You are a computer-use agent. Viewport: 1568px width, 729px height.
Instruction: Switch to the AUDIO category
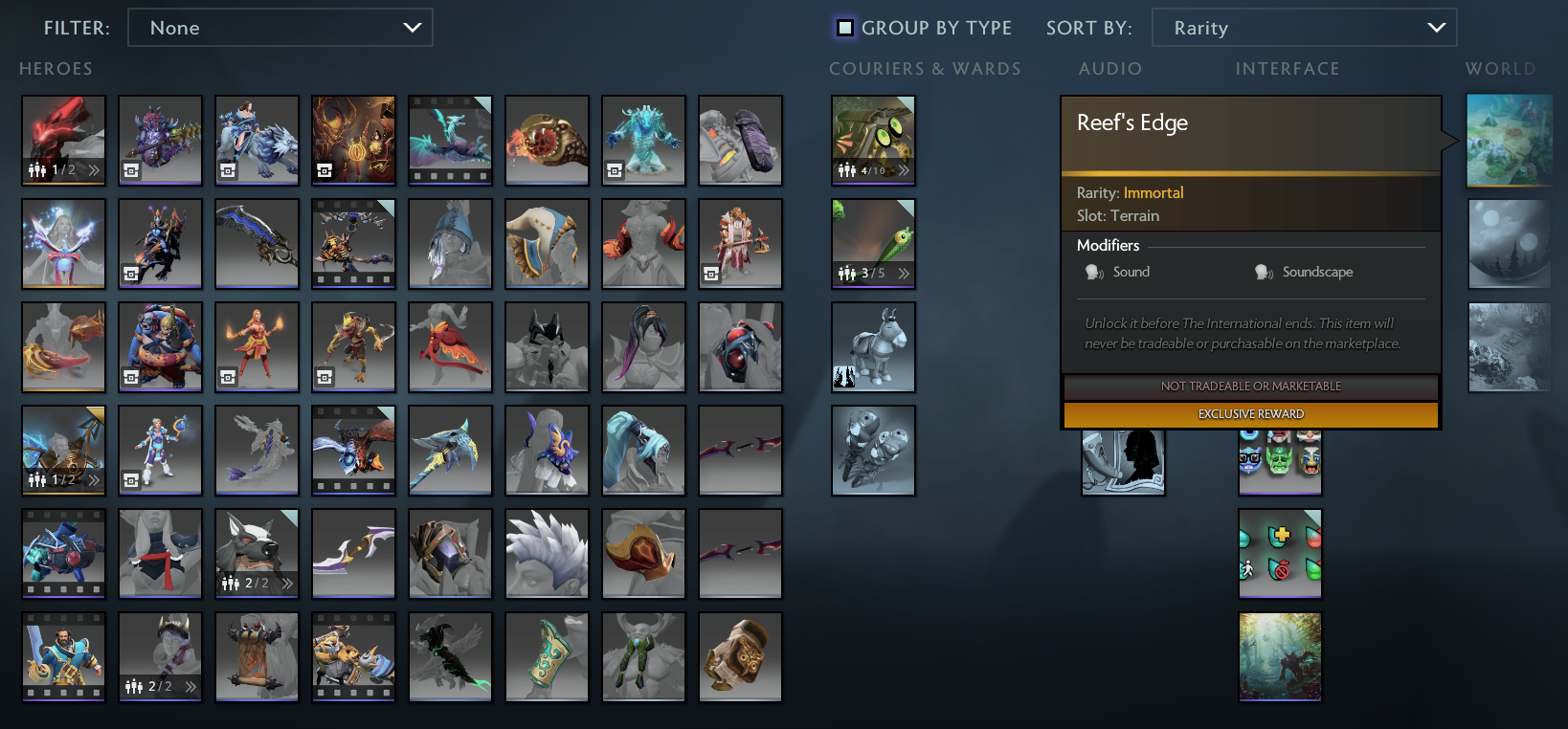click(x=1109, y=68)
